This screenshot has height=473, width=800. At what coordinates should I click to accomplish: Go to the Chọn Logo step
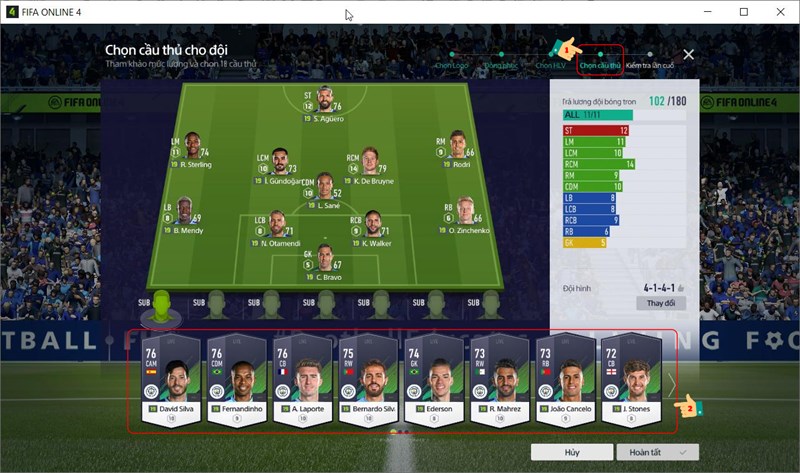pyautogui.click(x=451, y=65)
